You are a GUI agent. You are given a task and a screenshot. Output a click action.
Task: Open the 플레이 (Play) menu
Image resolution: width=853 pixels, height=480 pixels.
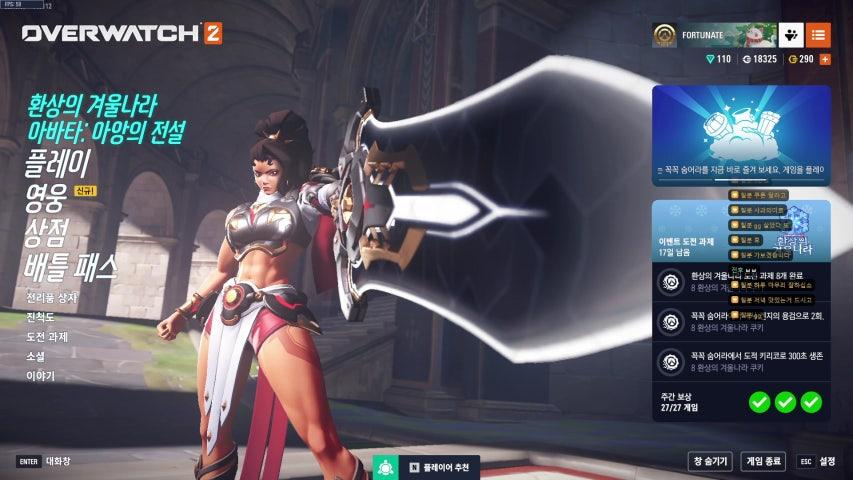tap(57, 164)
